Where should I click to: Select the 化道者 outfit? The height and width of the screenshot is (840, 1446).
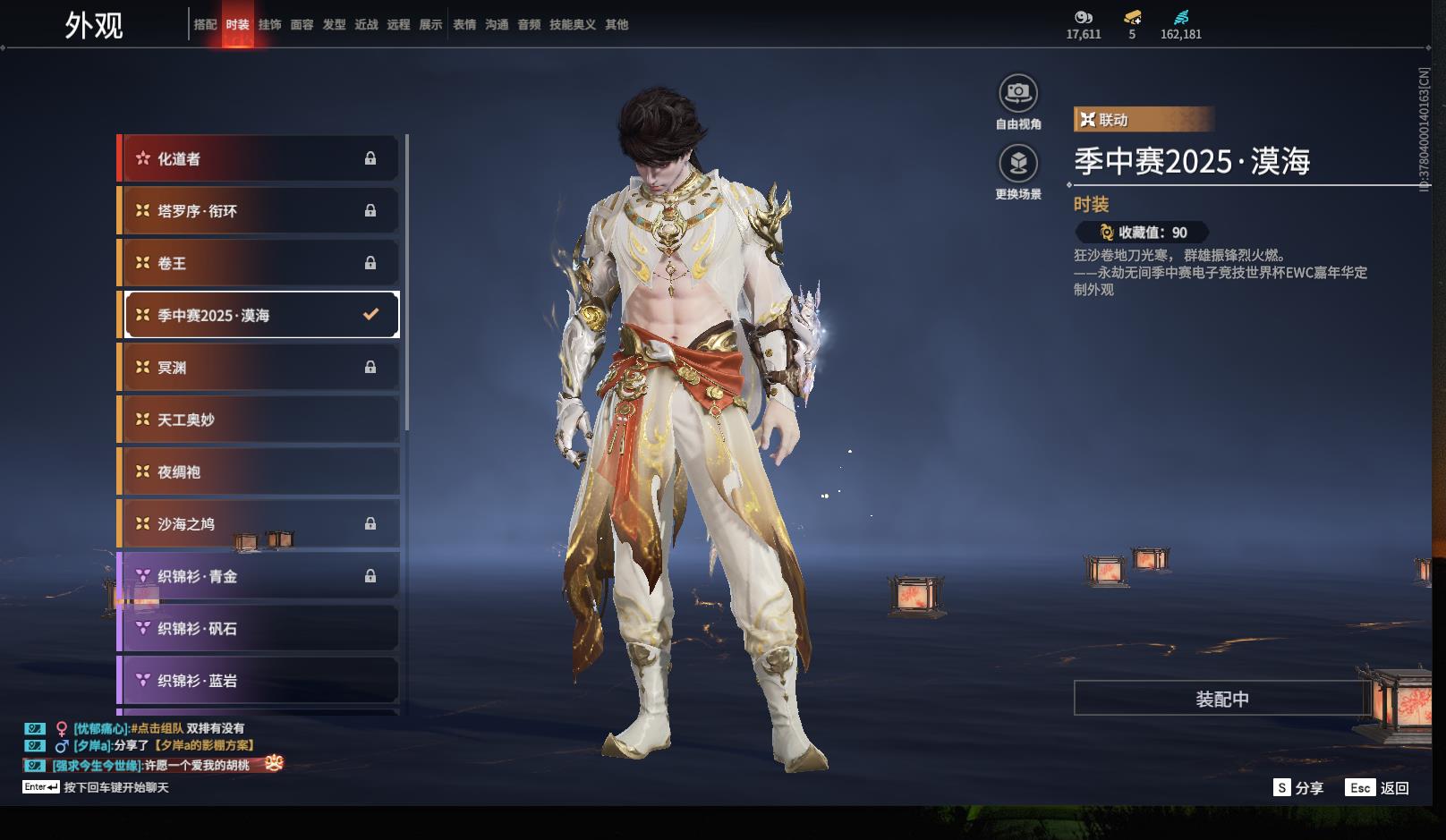point(259,159)
